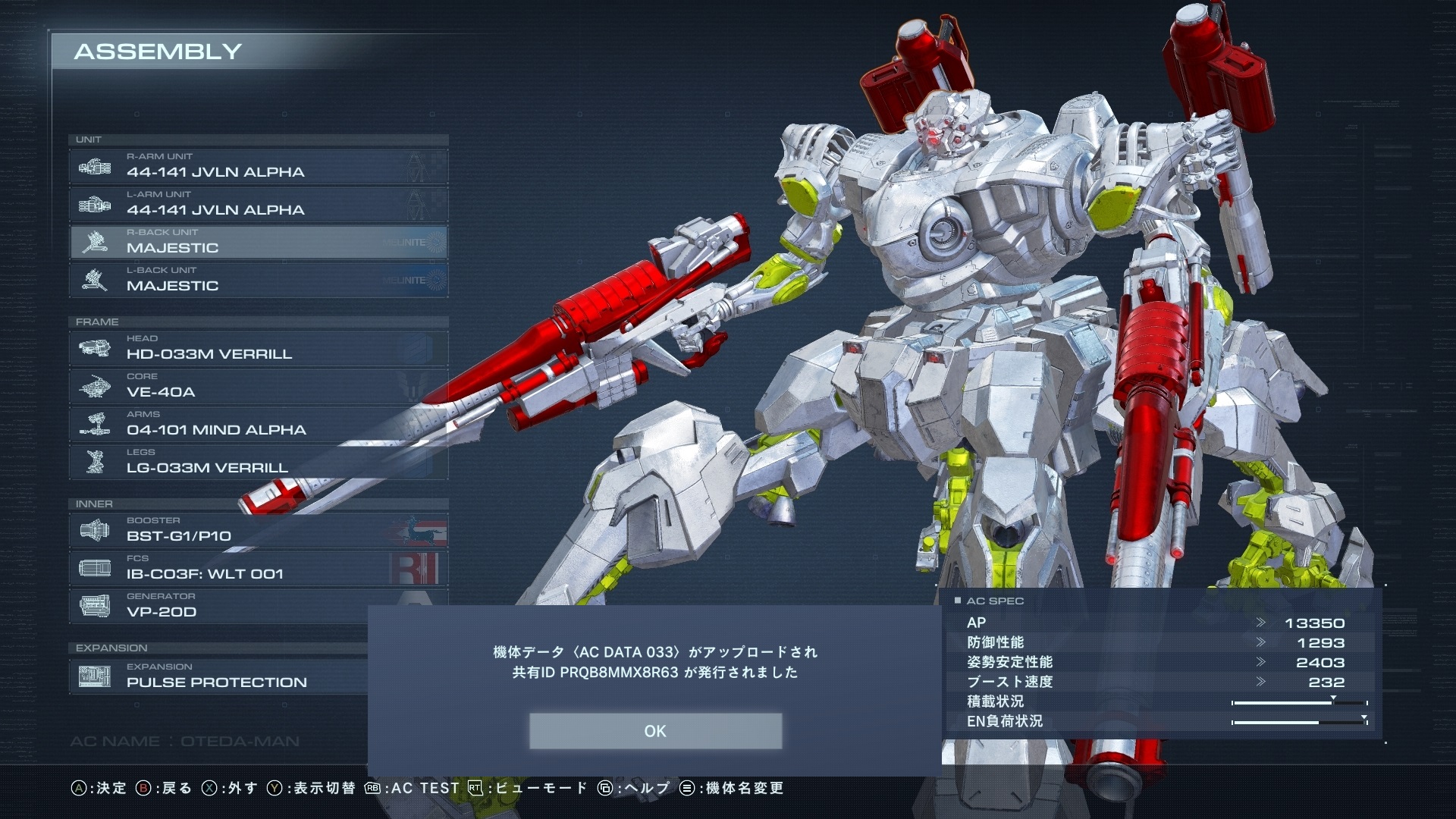Image resolution: width=1456 pixels, height=819 pixels.
Task: Choose the EXPANSION PULSE PROTECTION slot
Action: (220, 676)
